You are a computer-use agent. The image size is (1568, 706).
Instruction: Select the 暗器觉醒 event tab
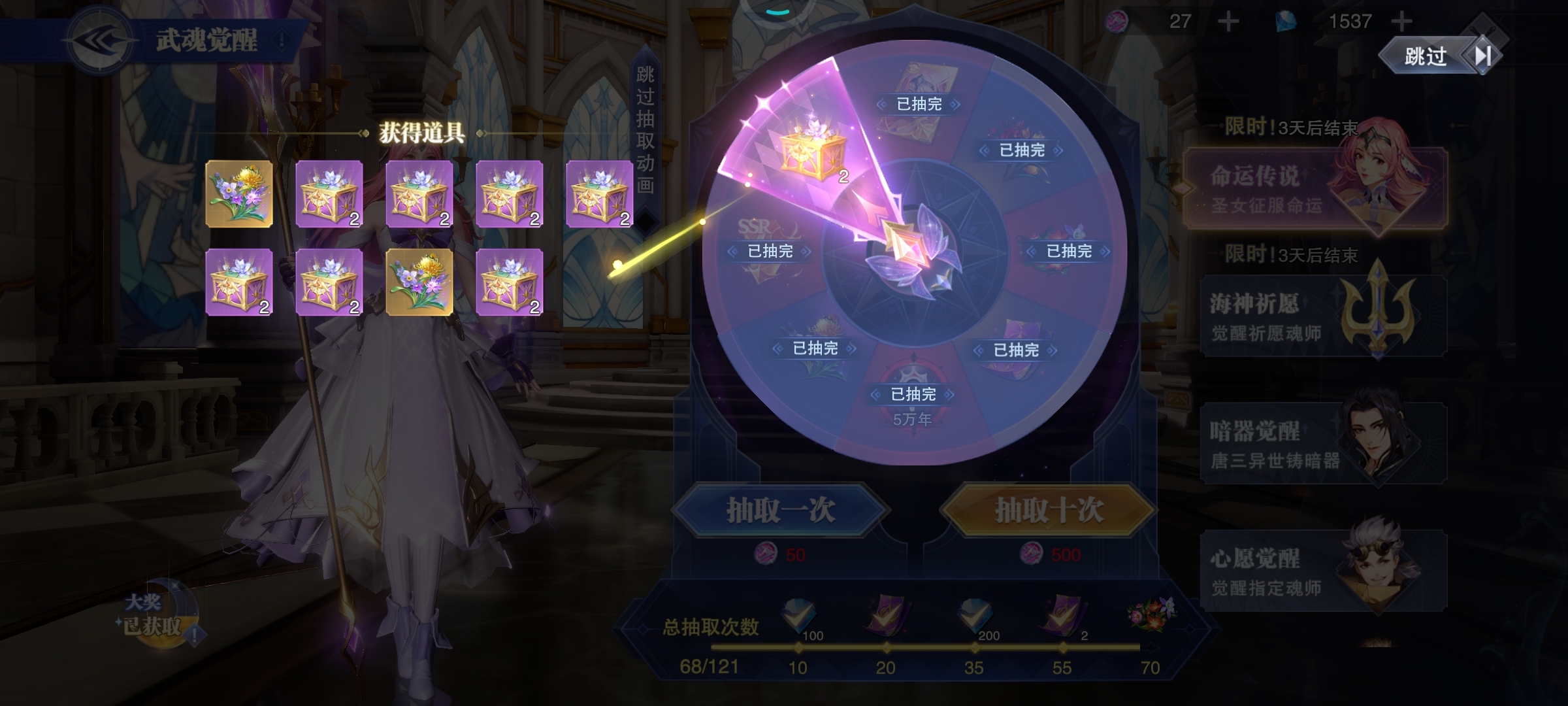pos(1322,444)
